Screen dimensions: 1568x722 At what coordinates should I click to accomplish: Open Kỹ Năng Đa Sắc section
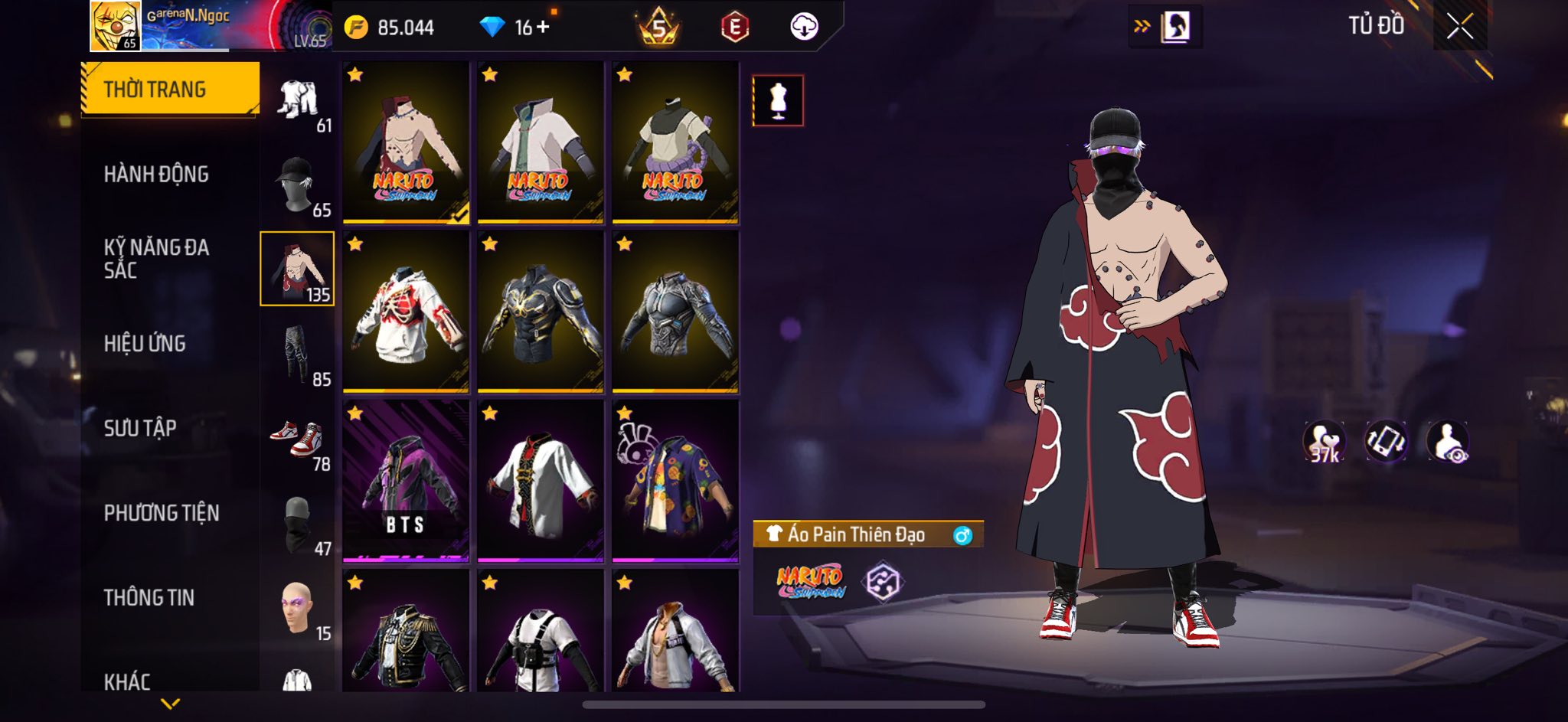[156, 259]
